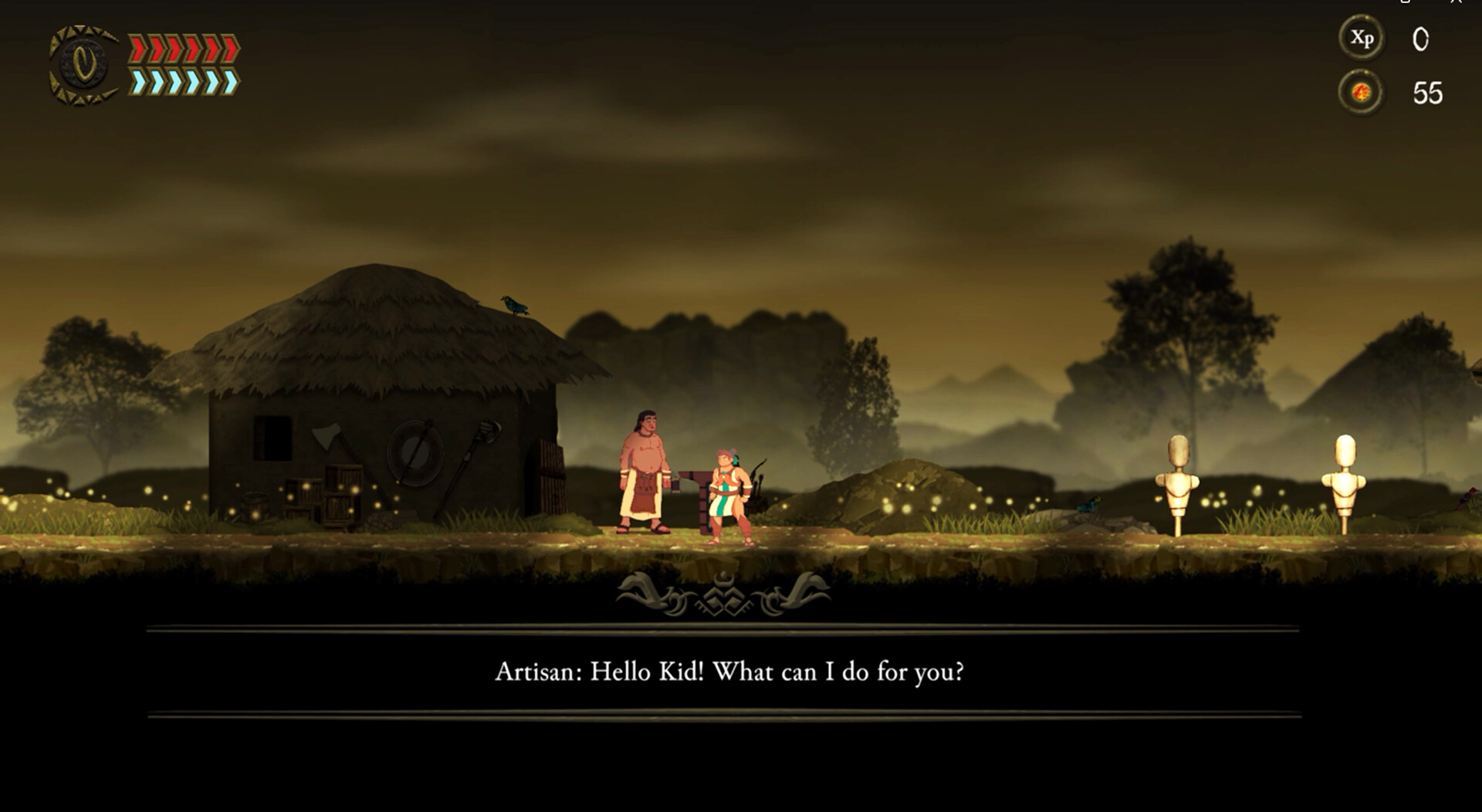
Task: Select the axe hanging on the hut wall
Action: pos(326,436)
